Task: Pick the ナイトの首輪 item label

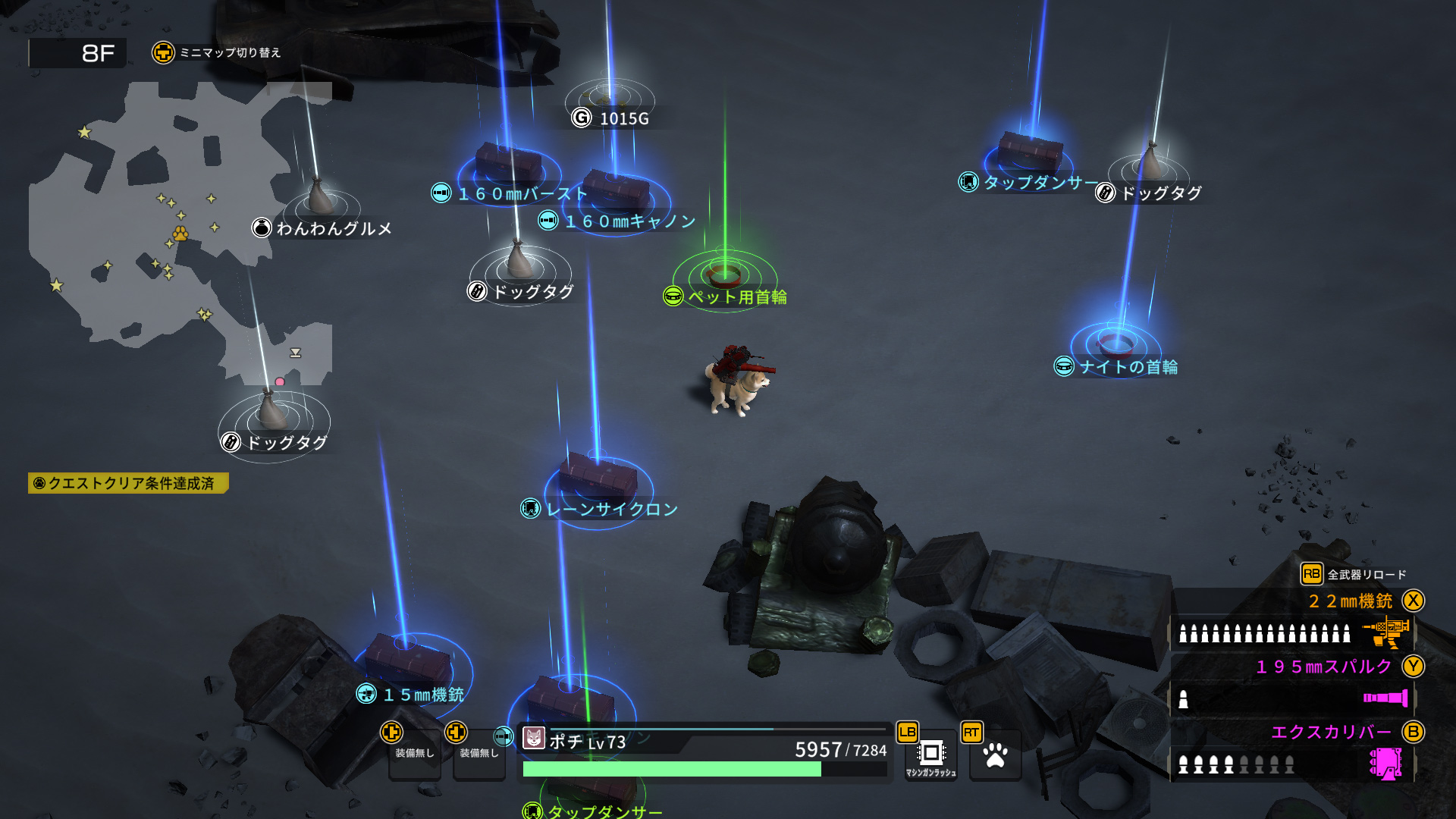Action: pos(1118,367)
